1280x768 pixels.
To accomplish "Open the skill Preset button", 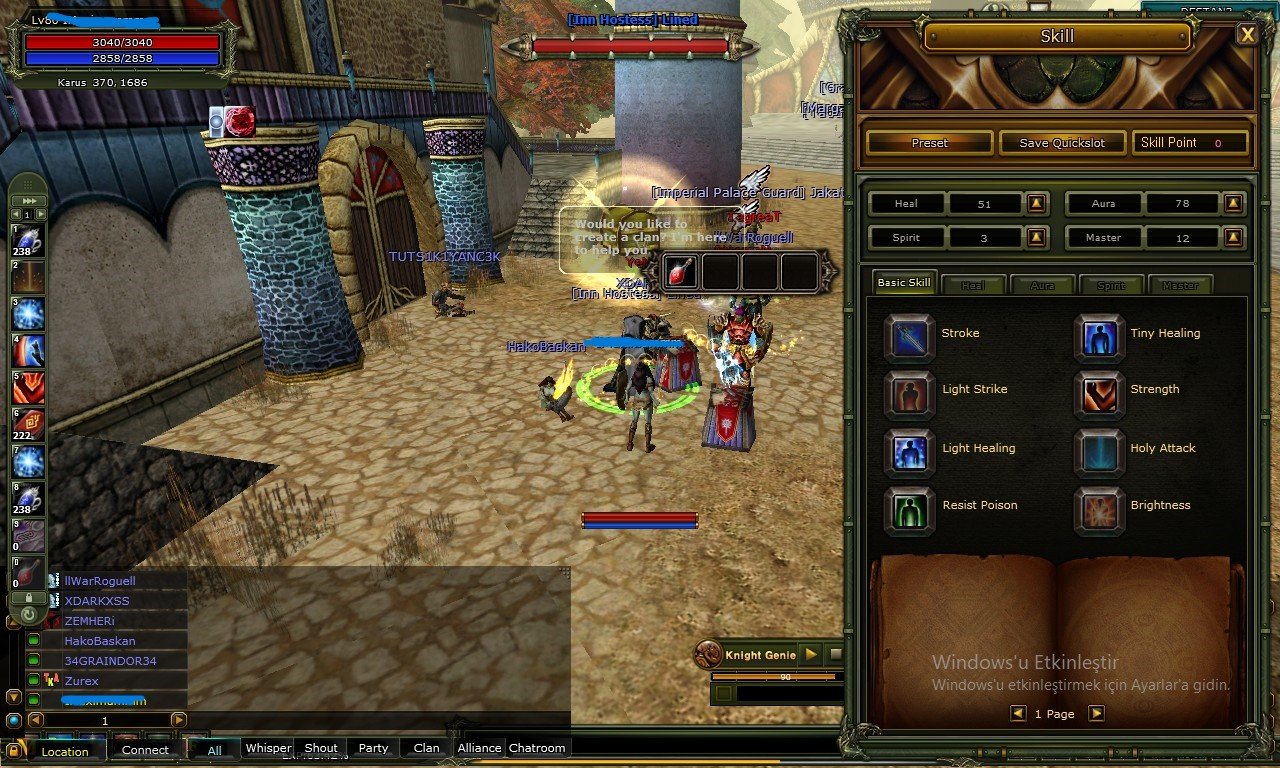I will click(929, 143).
